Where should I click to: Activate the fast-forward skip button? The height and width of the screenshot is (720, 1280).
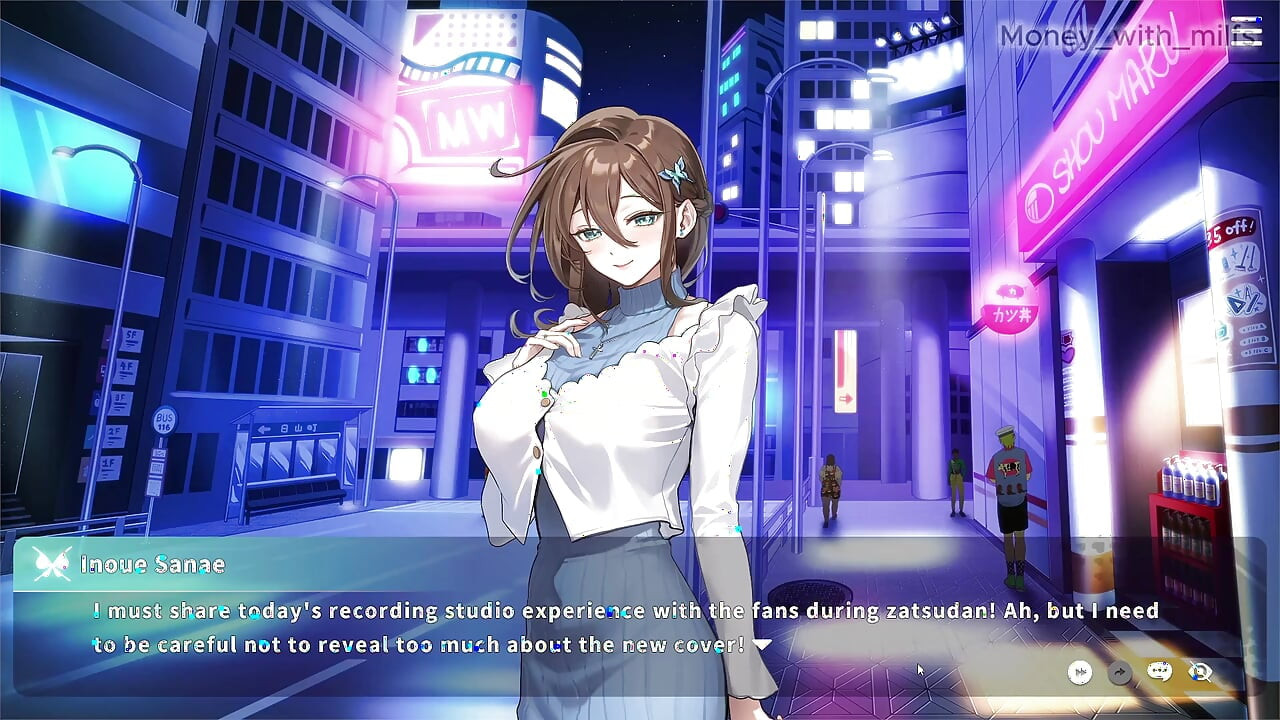(1080, 672)
